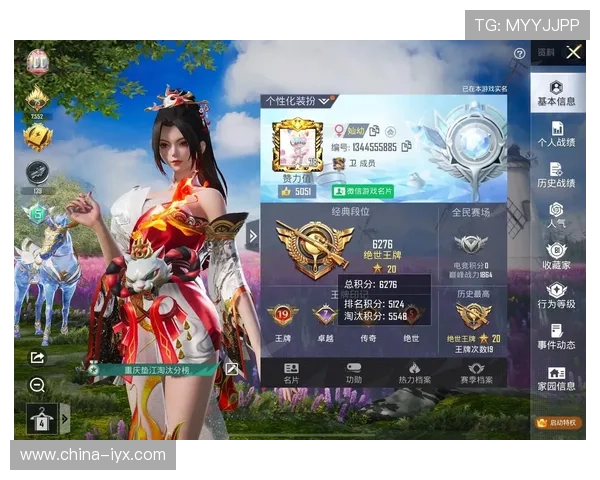
Task: Open the 基本信息 tab
Action: (x=556, y=94)
